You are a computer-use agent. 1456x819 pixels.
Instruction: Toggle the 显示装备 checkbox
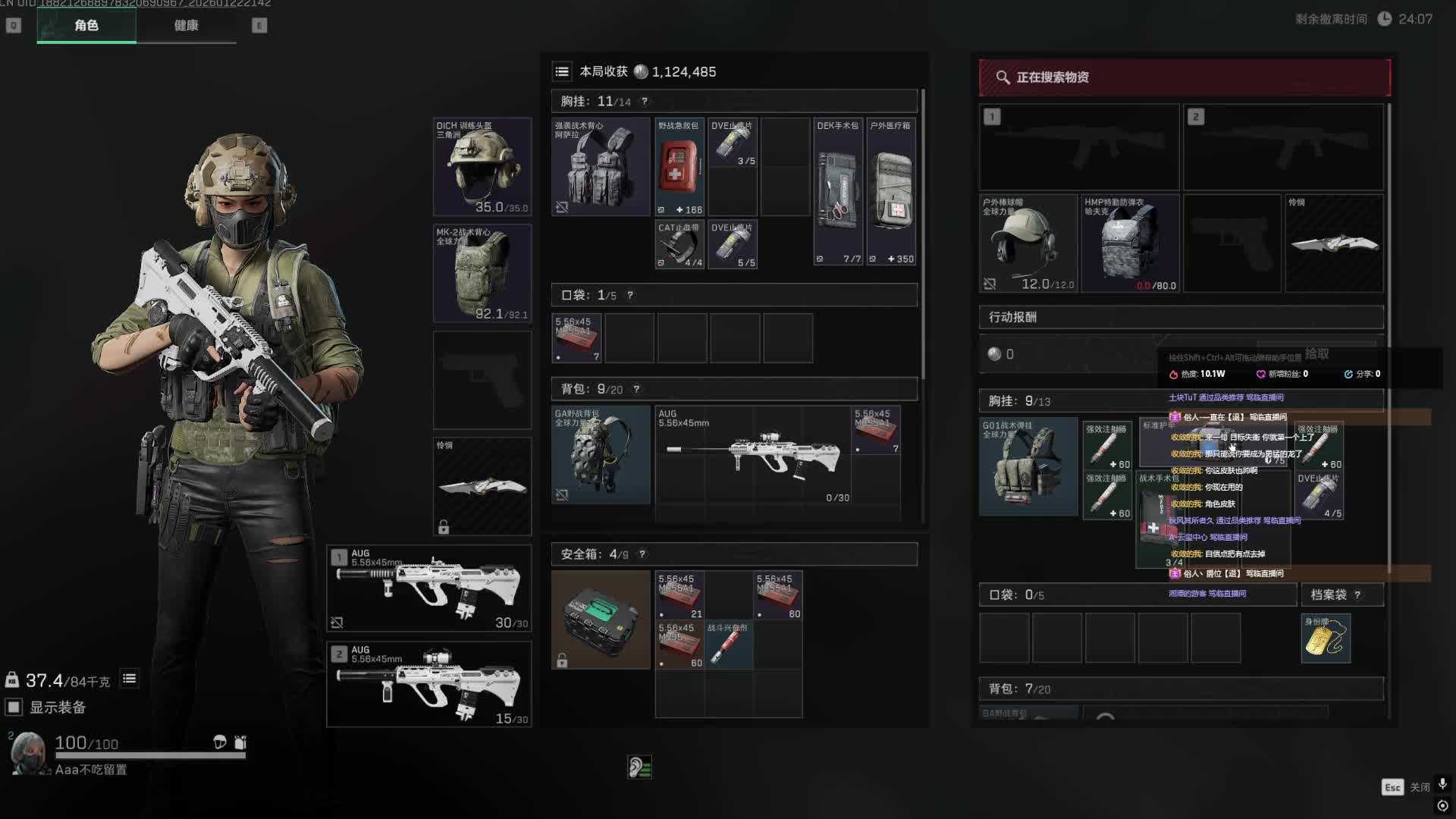(x=14, y=708)
